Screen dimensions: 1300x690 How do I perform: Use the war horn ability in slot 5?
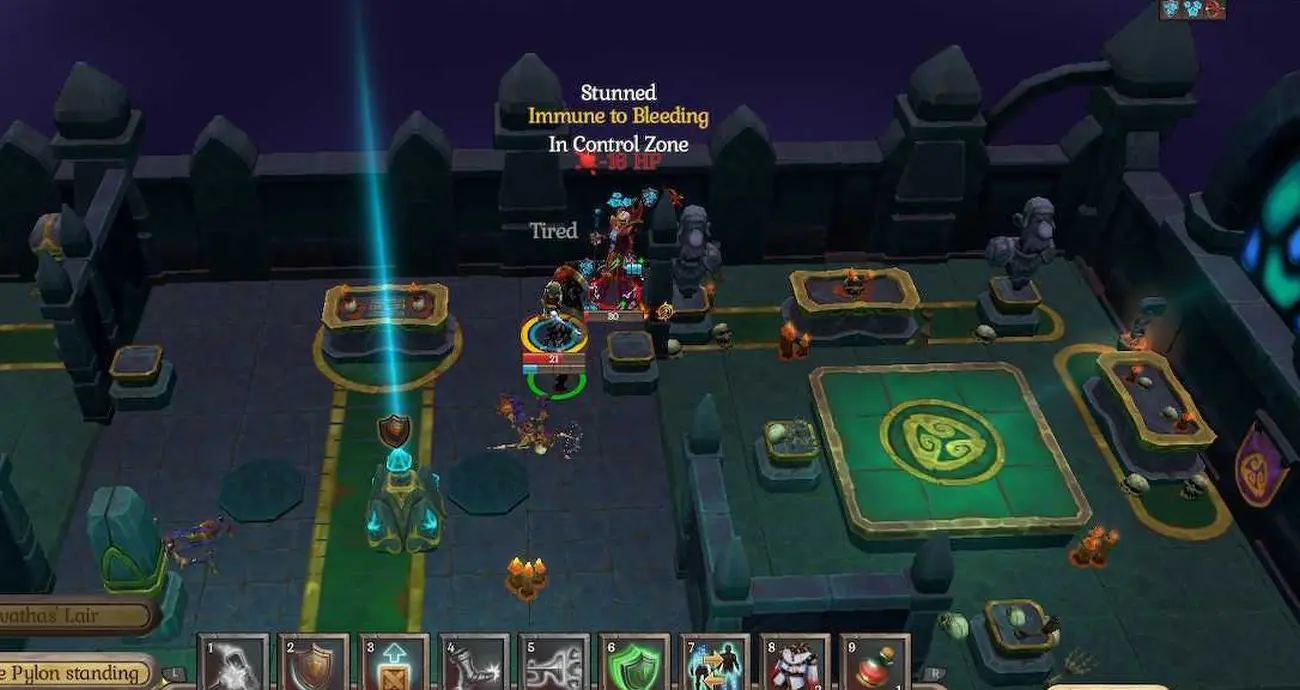[553, 663]
